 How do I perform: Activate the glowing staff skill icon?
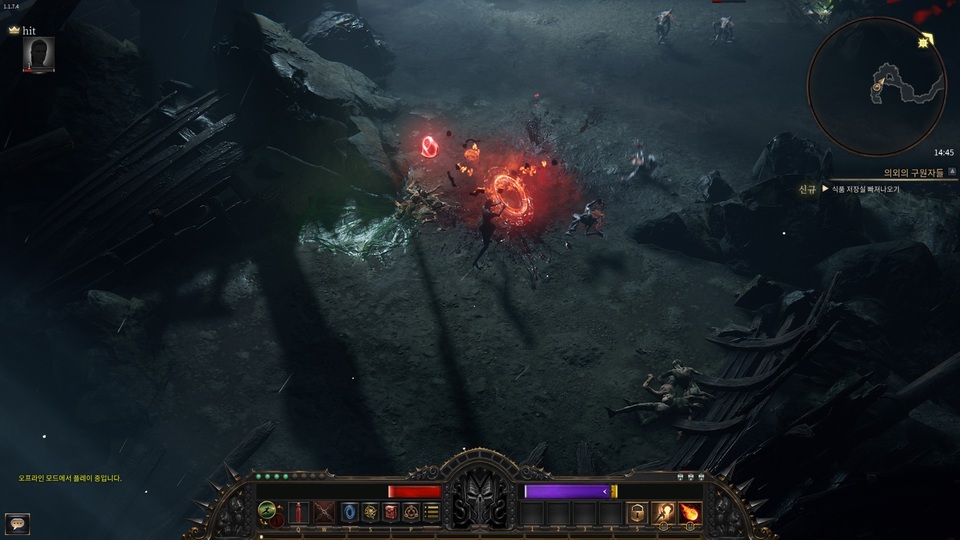click(663, 513)
